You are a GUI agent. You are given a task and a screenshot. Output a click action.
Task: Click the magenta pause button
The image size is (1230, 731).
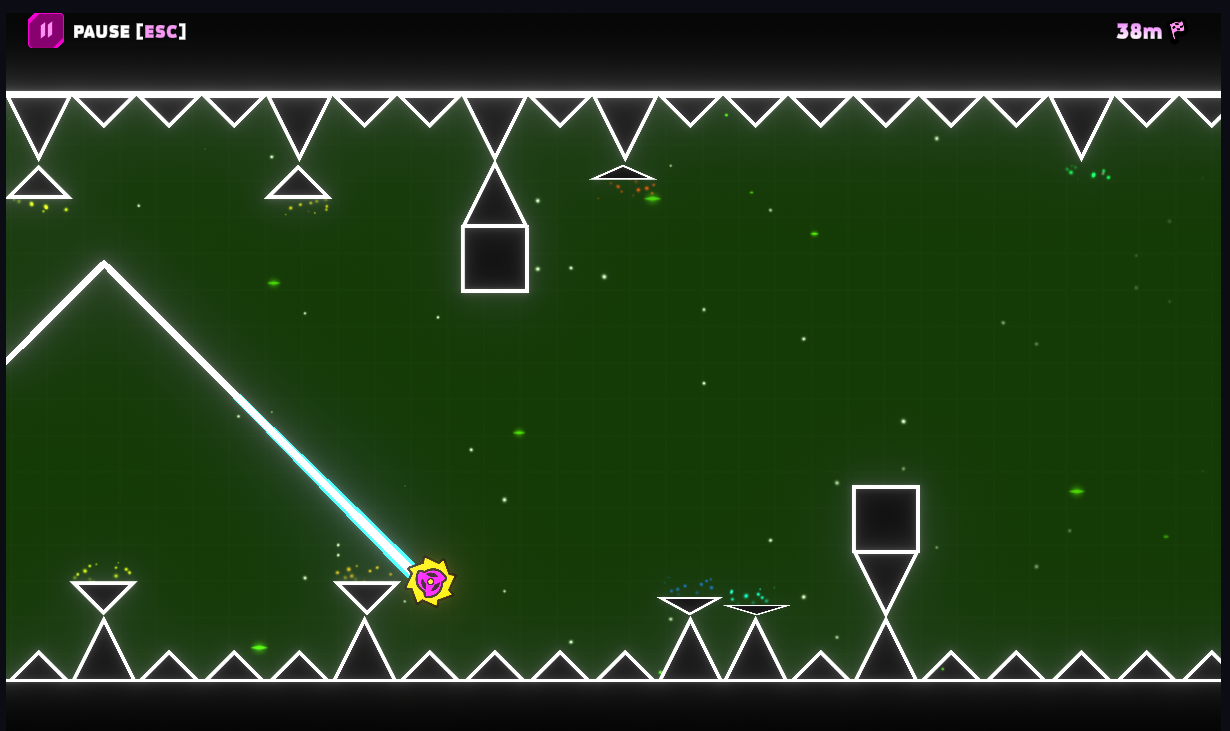click(x=46, y=31)
